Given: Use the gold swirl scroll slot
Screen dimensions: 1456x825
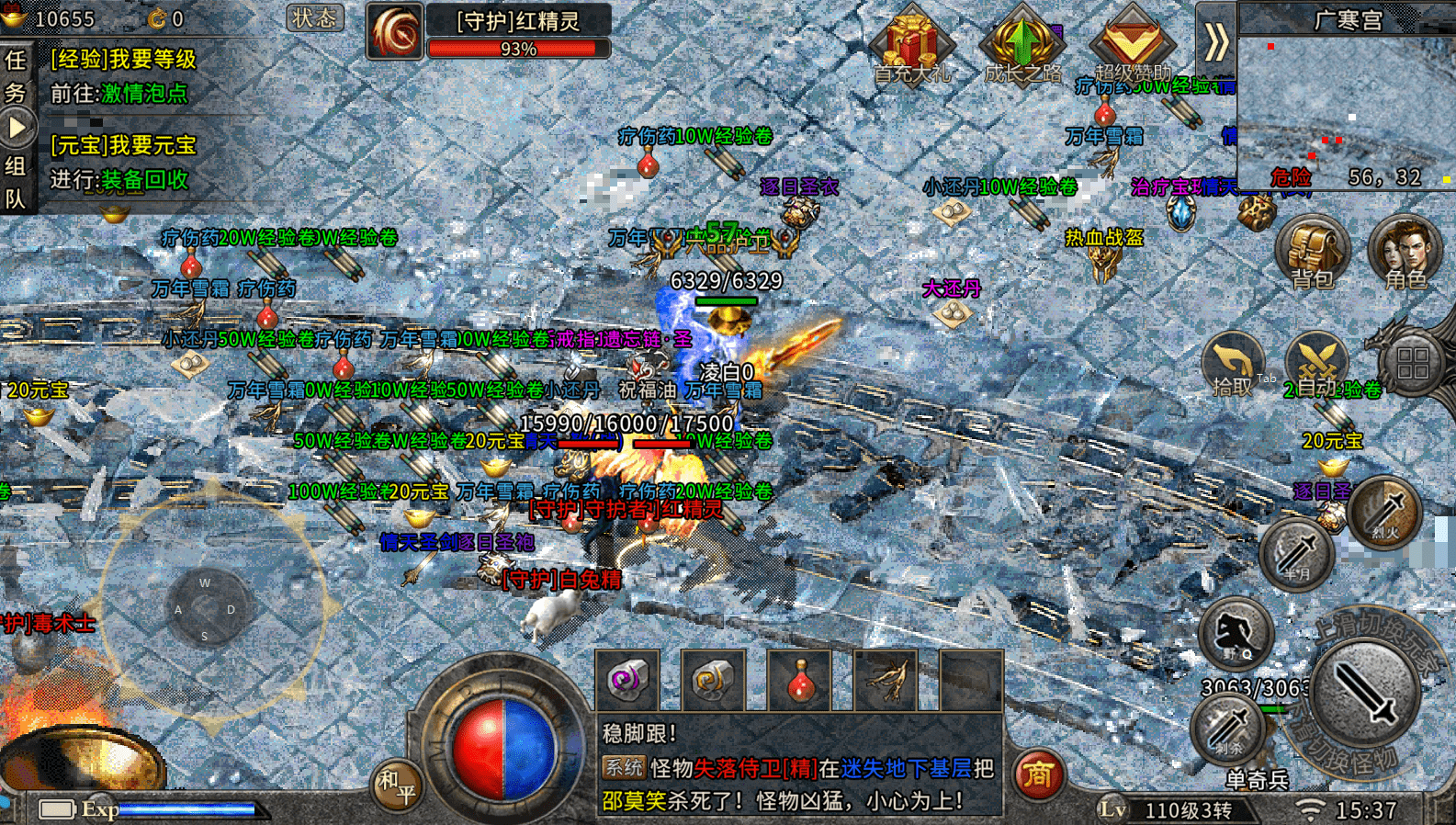Looking at the screenshot, I should (x=713, y=681).
